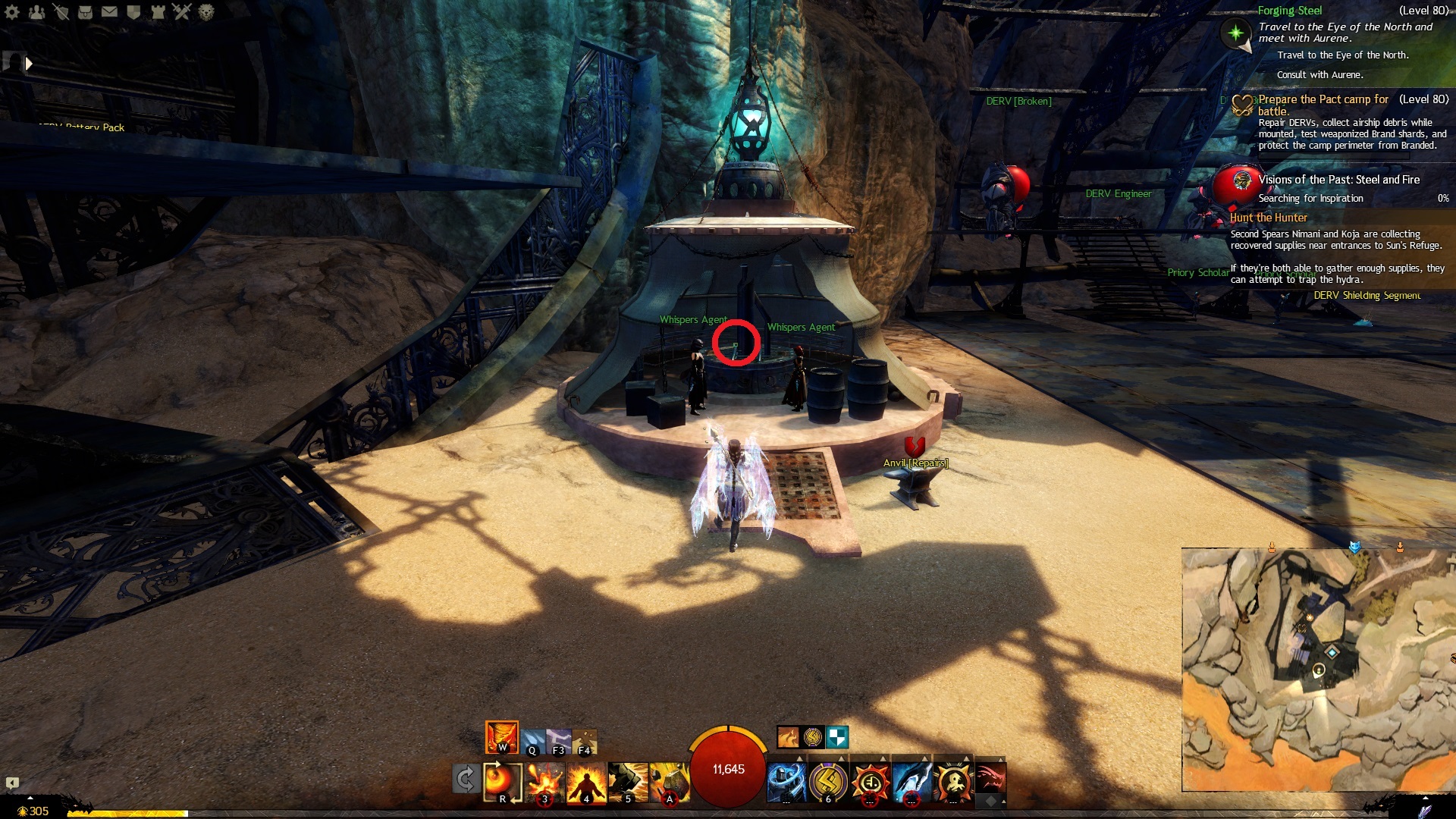
Task: Open the quartered shield guild icon
Action: click(x=133, y=12)
